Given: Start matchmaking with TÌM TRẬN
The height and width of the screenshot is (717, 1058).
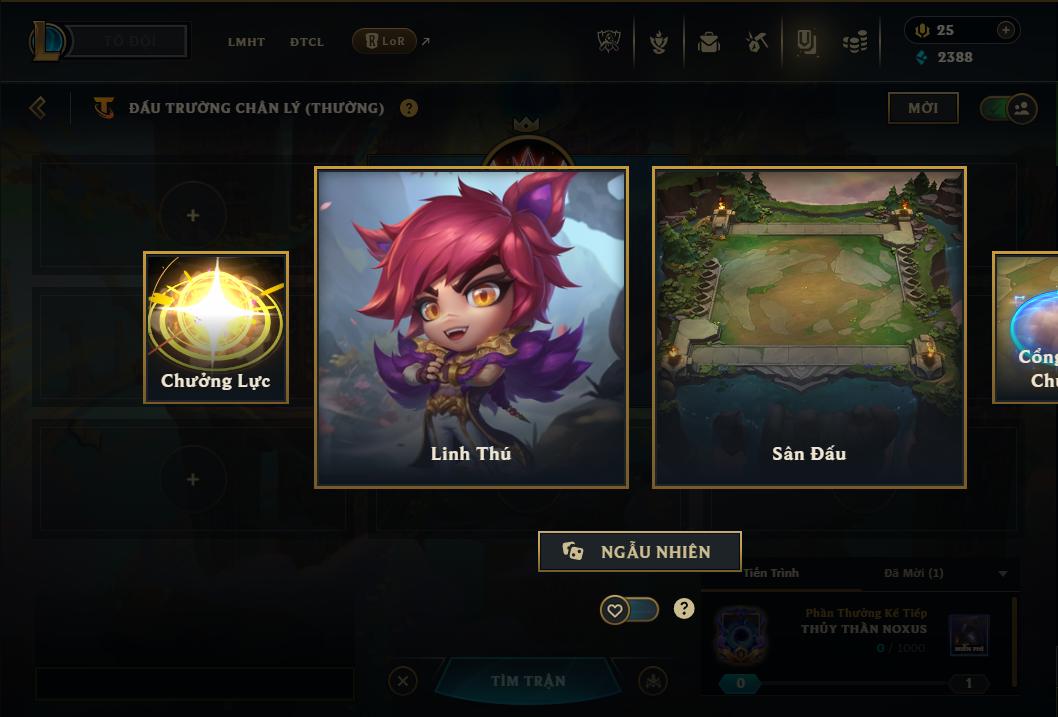Looking at the screenshot, I should point(528,681).
